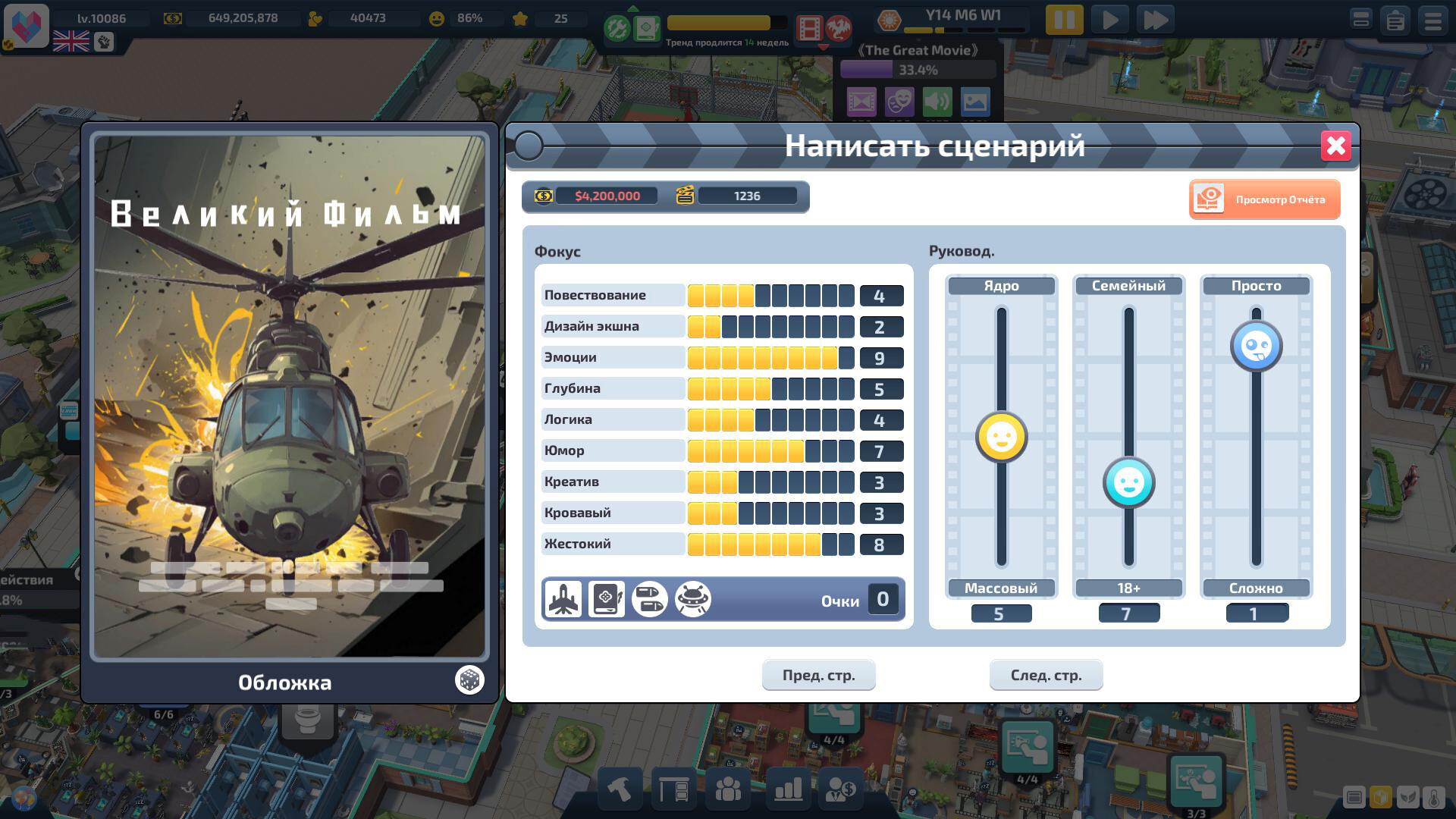The height and width of the screenshot is (819, 1456).
Task: Click the dice randomizer on the movie cover
Action: pos(469,680)
